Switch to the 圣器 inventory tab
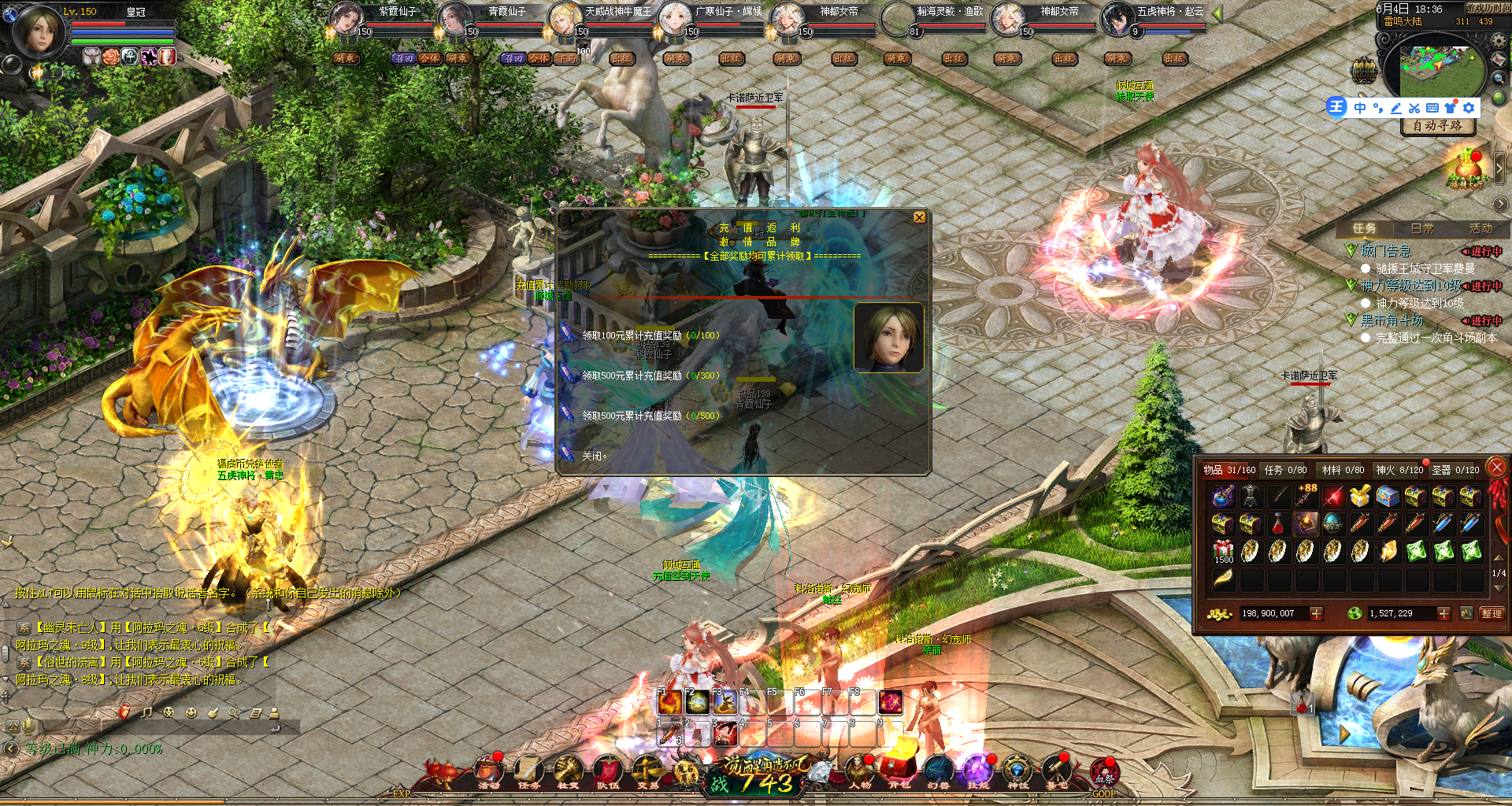 click(1455, 470)
